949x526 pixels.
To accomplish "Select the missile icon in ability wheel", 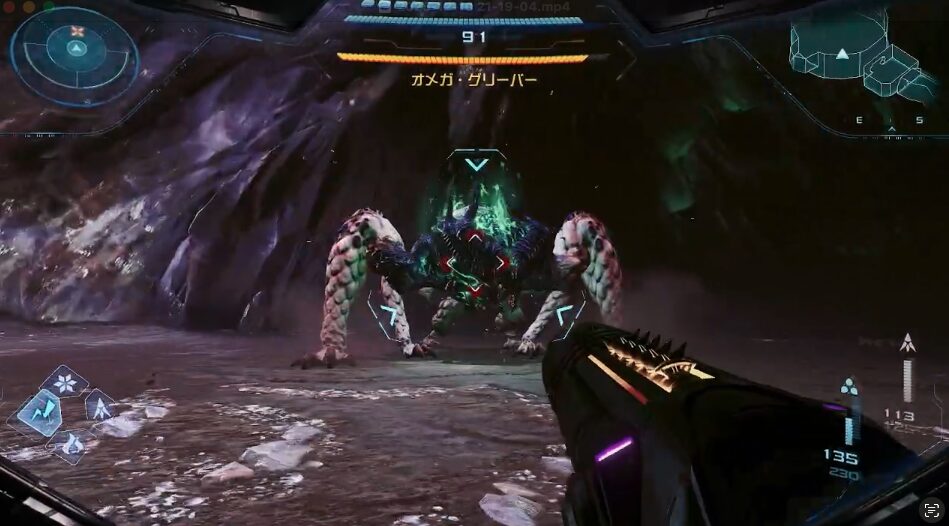I will point(100,405).
